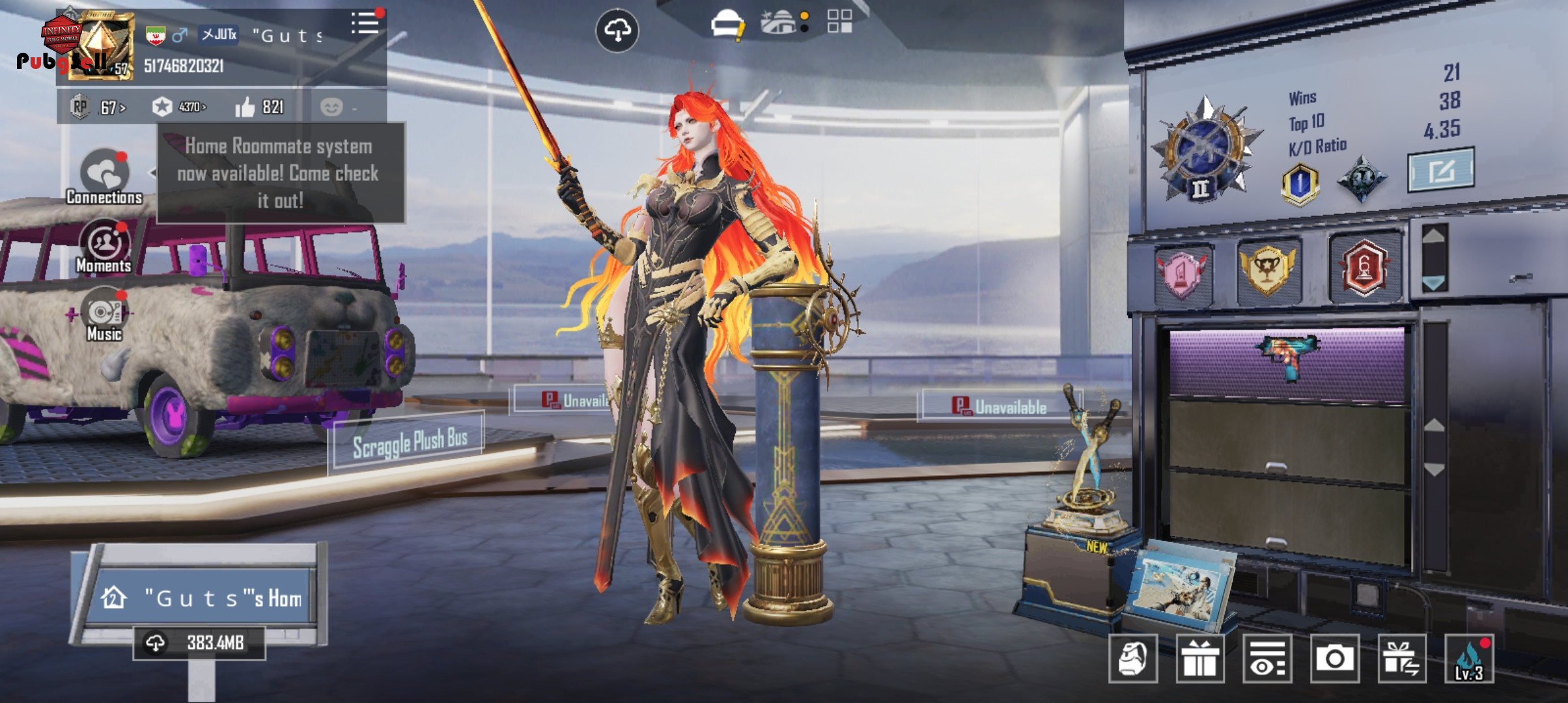The width and height of the screenshot is (1568, 703).
Task: Open the four-squares grid icon
Action: click(x=839, y=21)
